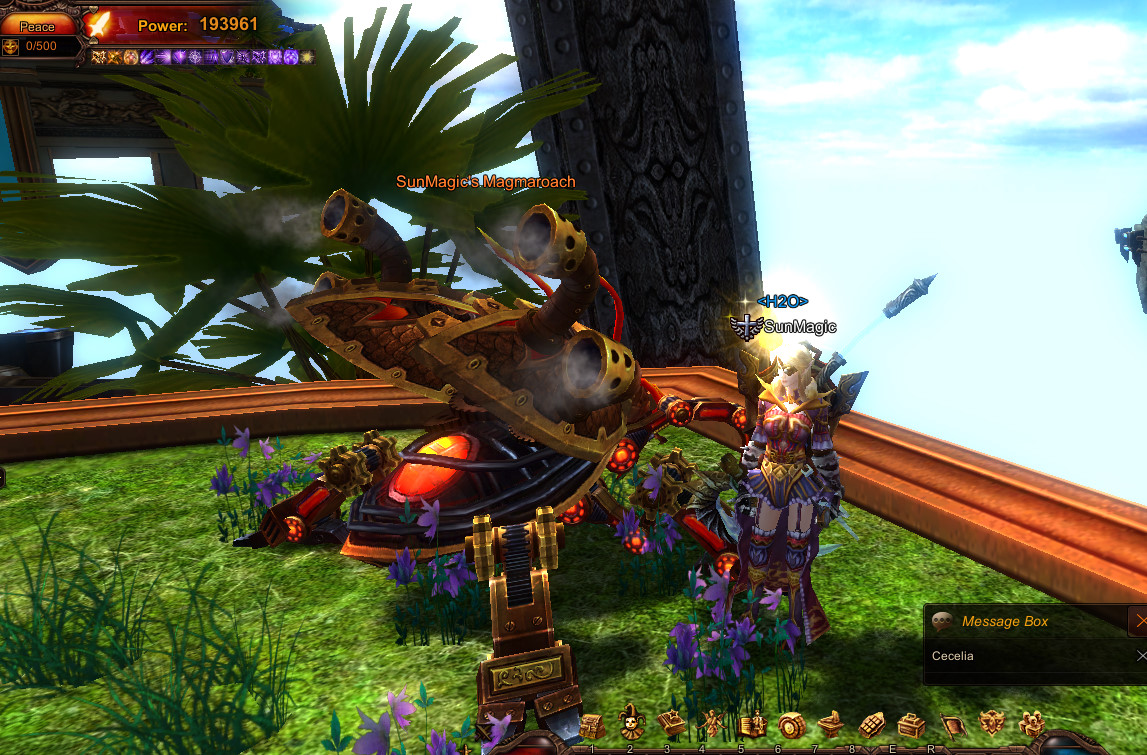Image resolution: width=1147 pixels, height=755 pixels.
Task: Open the backpack inventory icon
Action: pyautogui.click(x=592, y=724)
